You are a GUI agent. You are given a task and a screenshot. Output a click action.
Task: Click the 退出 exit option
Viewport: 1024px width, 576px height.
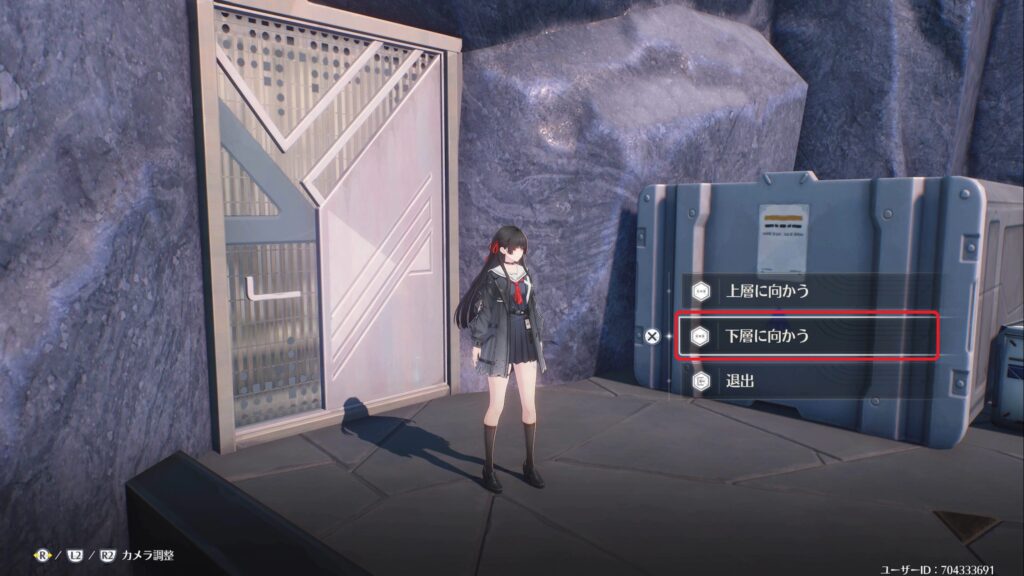pos(741,381)
